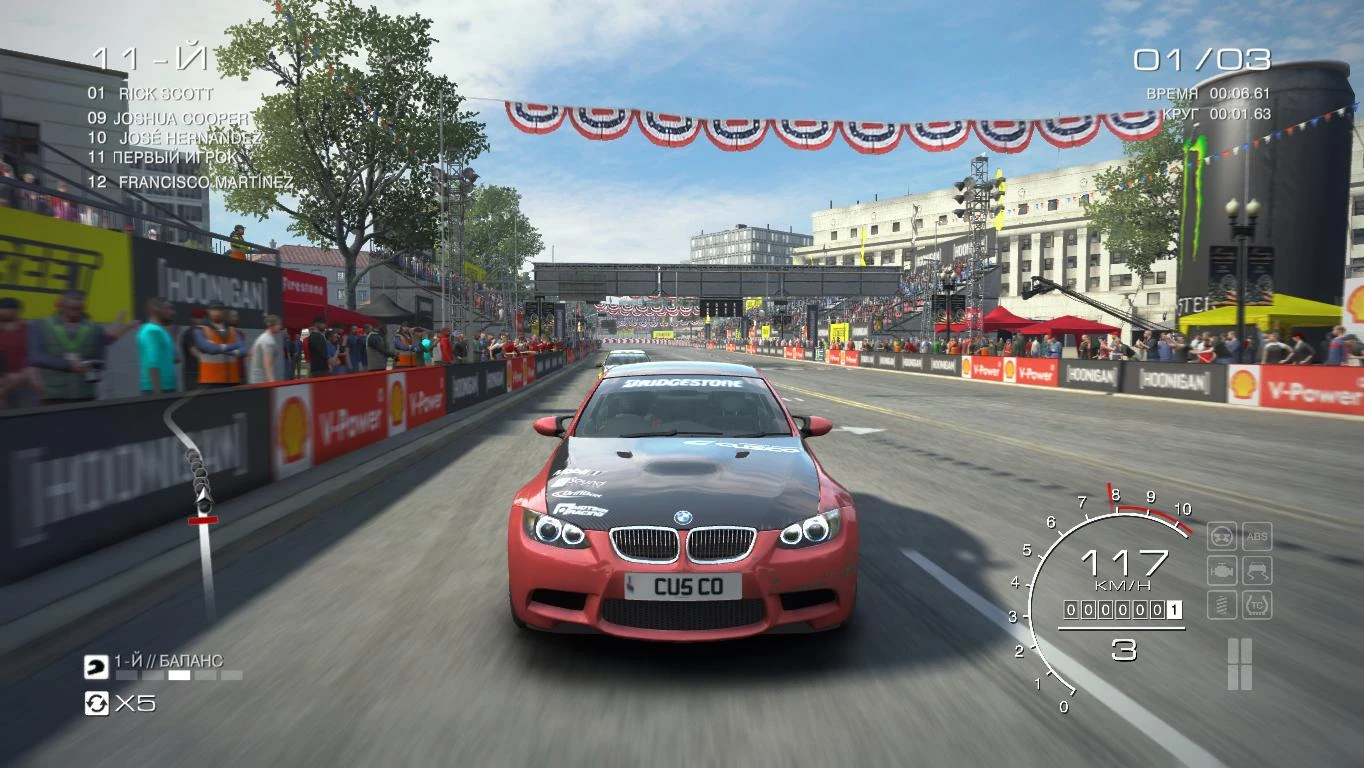This screenshot has height=768, width=1364.
Task: Toggle the TC traction control indicator
Action: pyautogui.click(x=1257, y=602)
